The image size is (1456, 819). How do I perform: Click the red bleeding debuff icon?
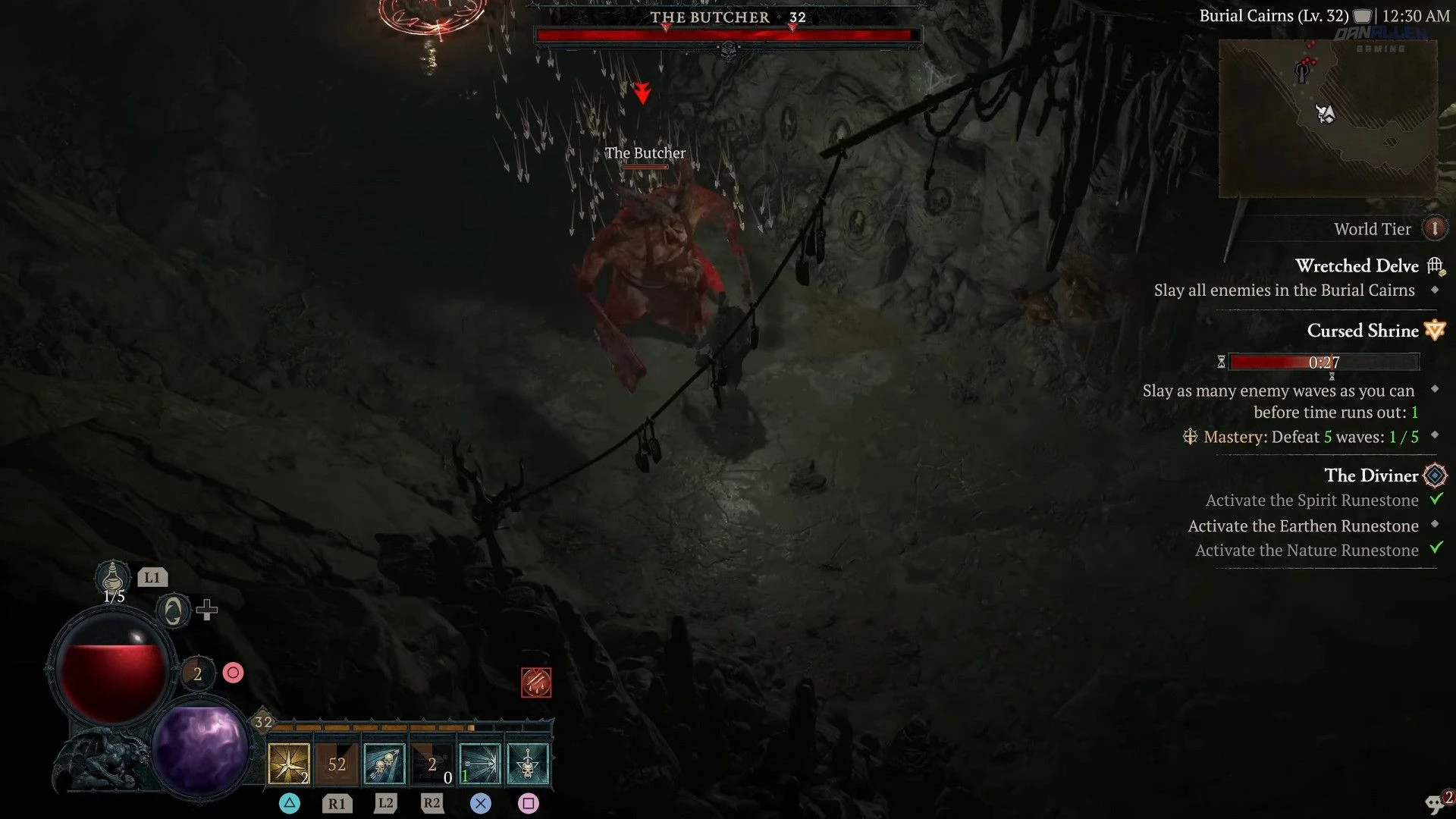click(x=536, y=682)
